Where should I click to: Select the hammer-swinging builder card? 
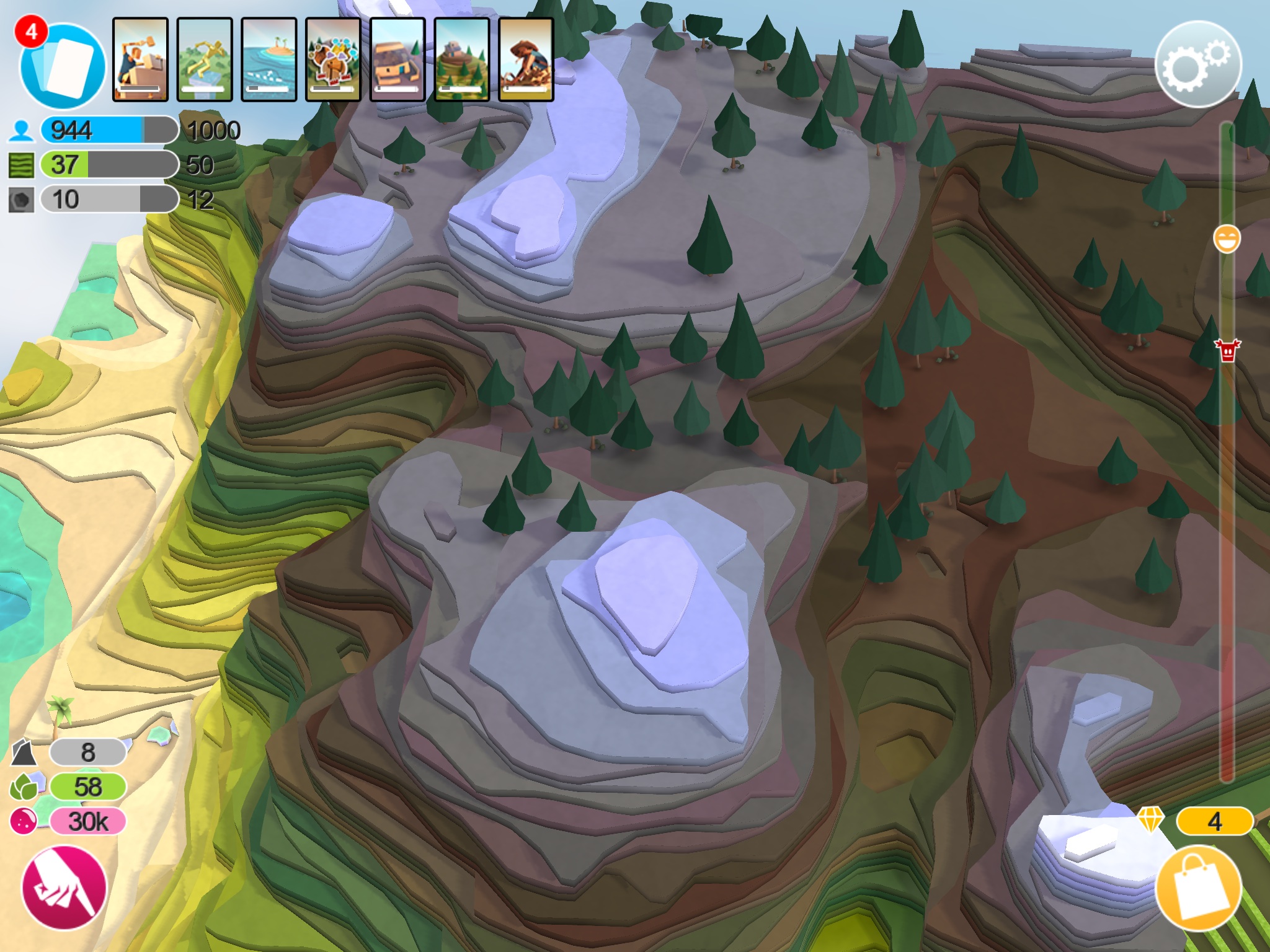(140, 59)
